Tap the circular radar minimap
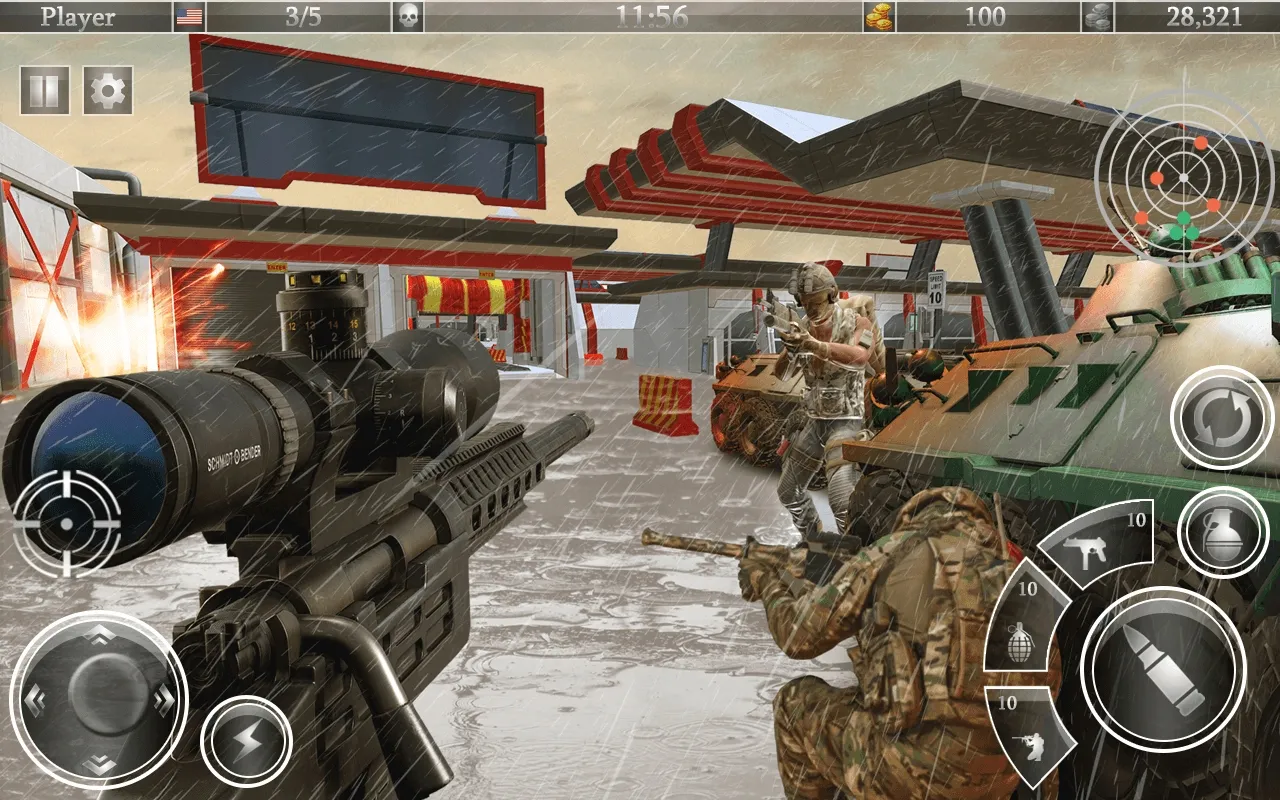The height and width of the screenshot is (800, 1280). (x=1184, y=178)
